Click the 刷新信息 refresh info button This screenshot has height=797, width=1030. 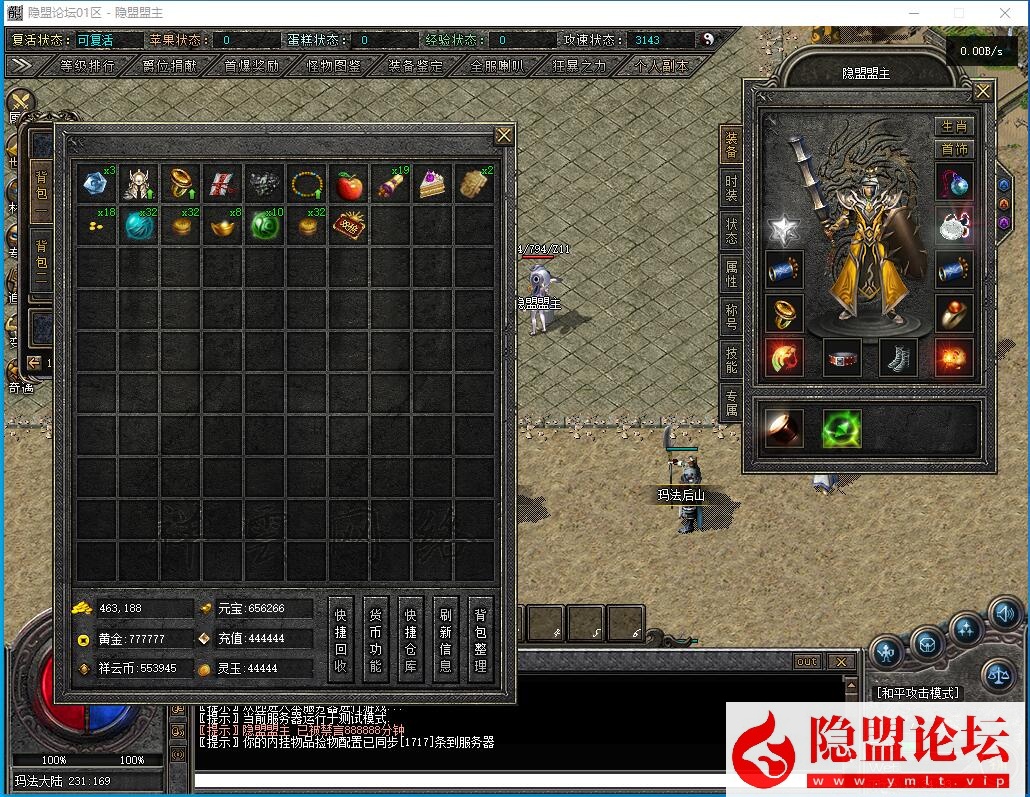pyautogui.click(x=445, y=640)
